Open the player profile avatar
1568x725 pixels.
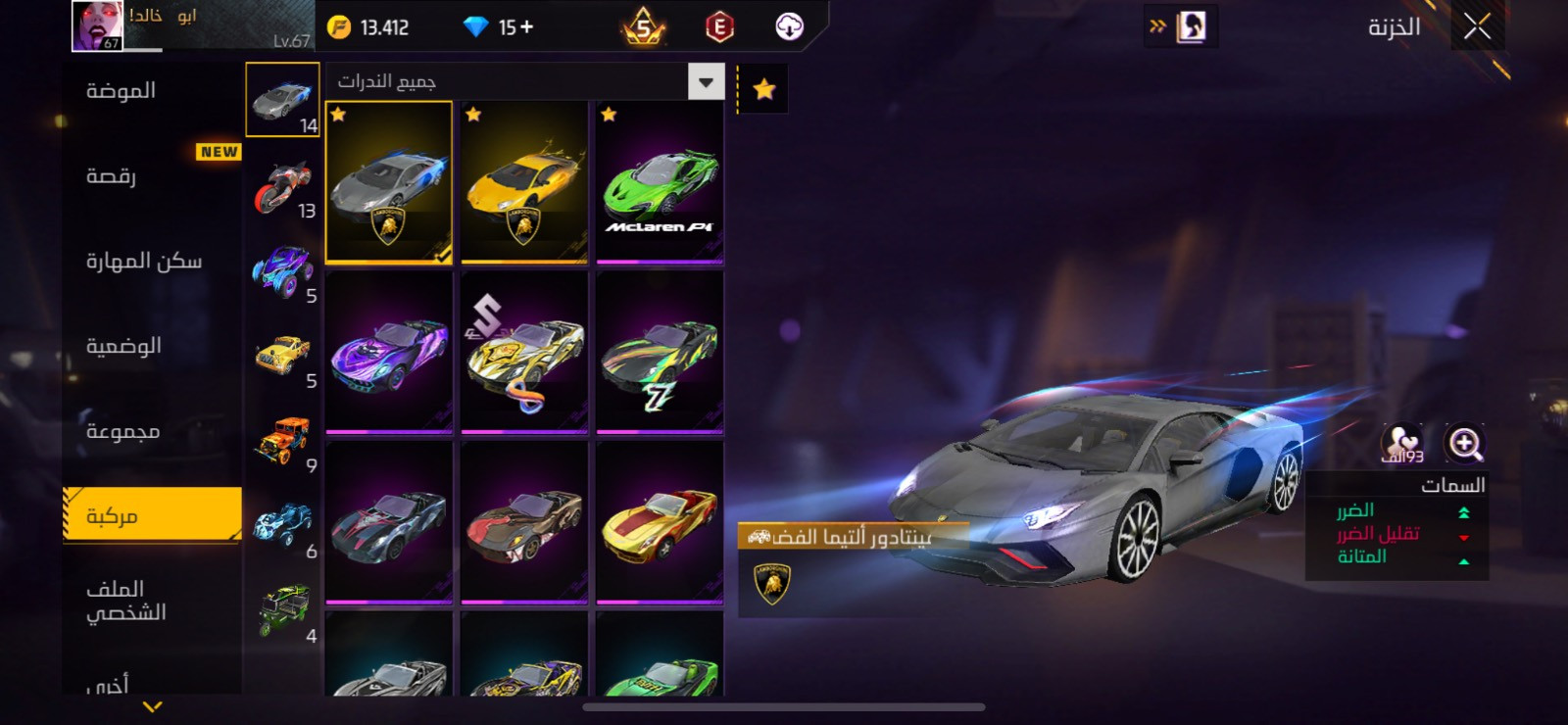pos(97,25)
